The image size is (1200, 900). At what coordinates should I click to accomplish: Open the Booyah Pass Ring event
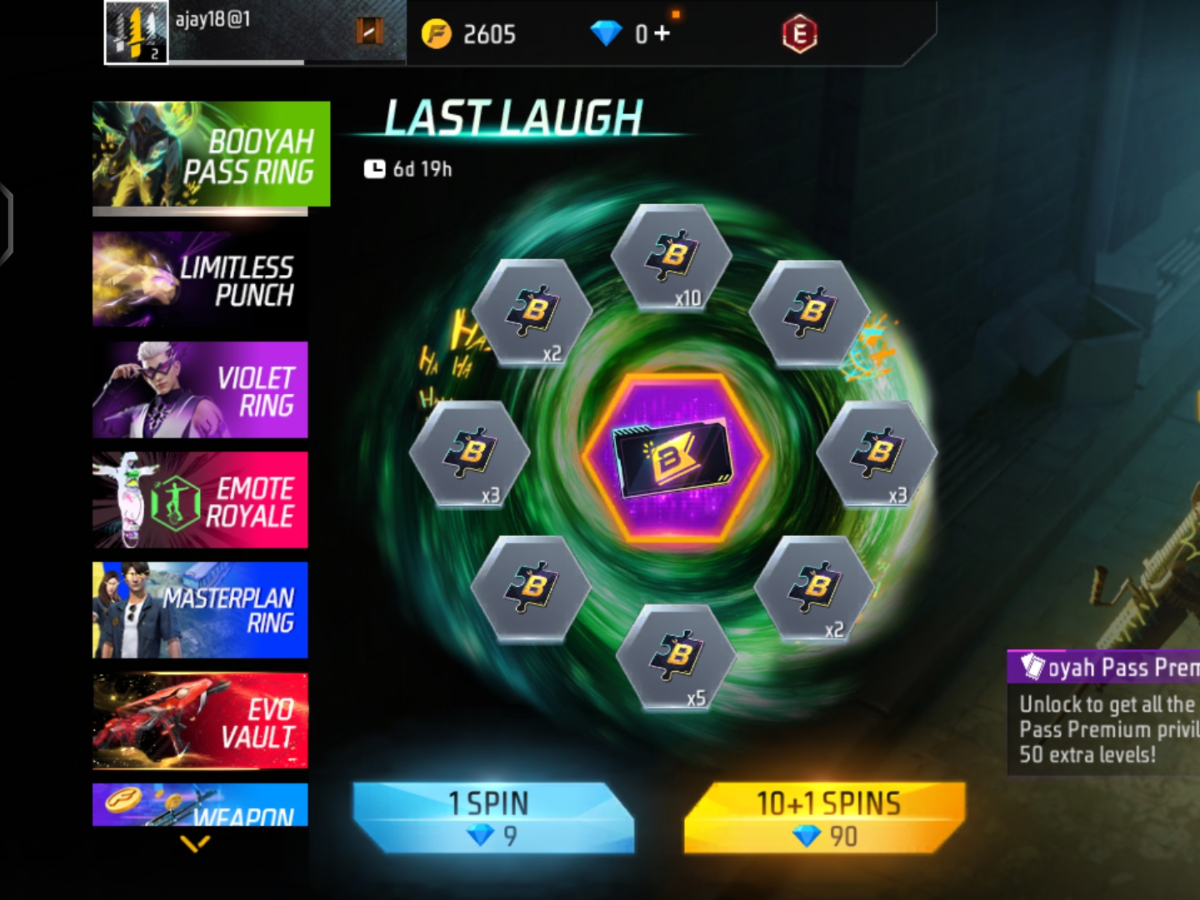pyautogui.click(x=211, y=154)
